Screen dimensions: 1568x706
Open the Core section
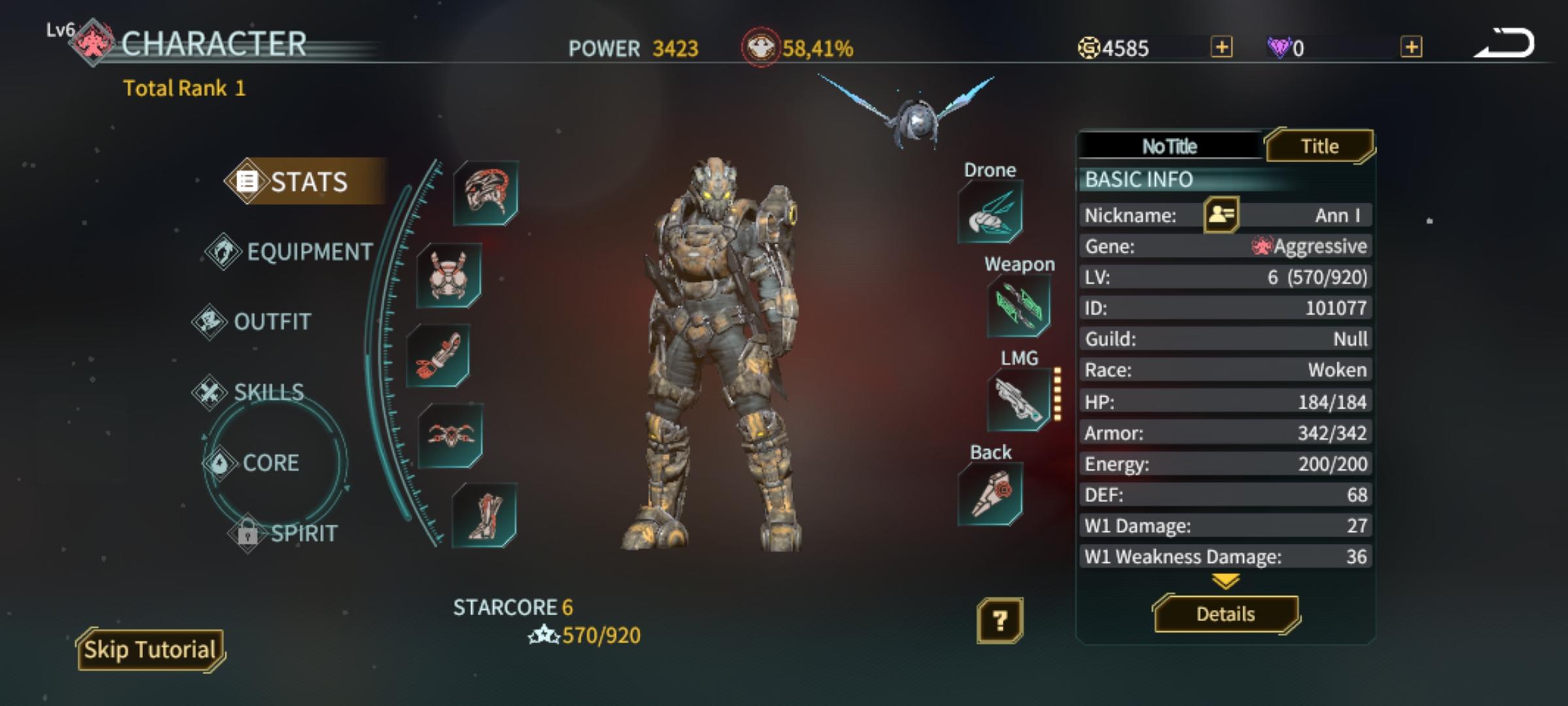point(270,463)
